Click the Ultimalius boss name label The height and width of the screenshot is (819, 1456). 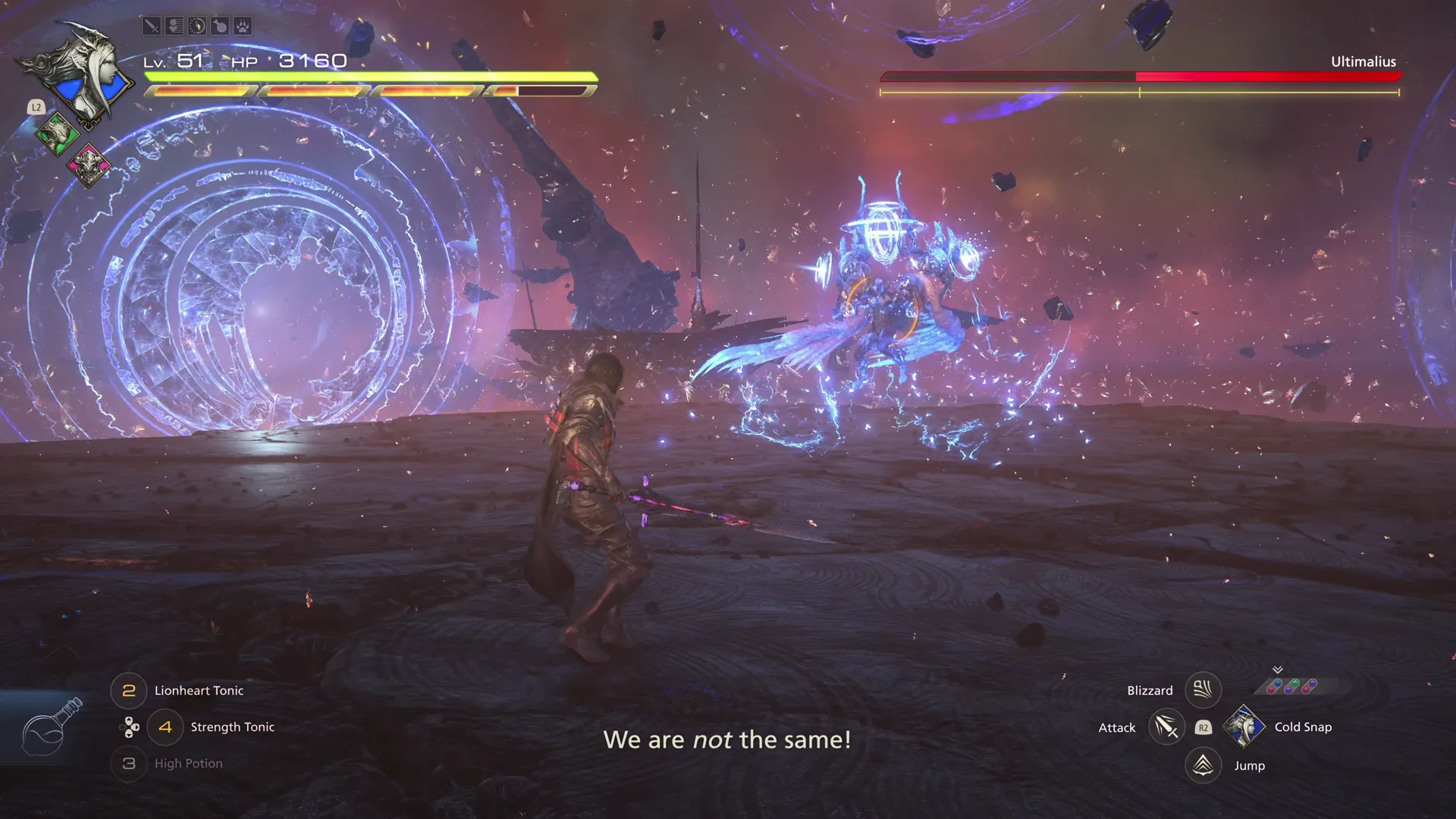coord(1363,61)
